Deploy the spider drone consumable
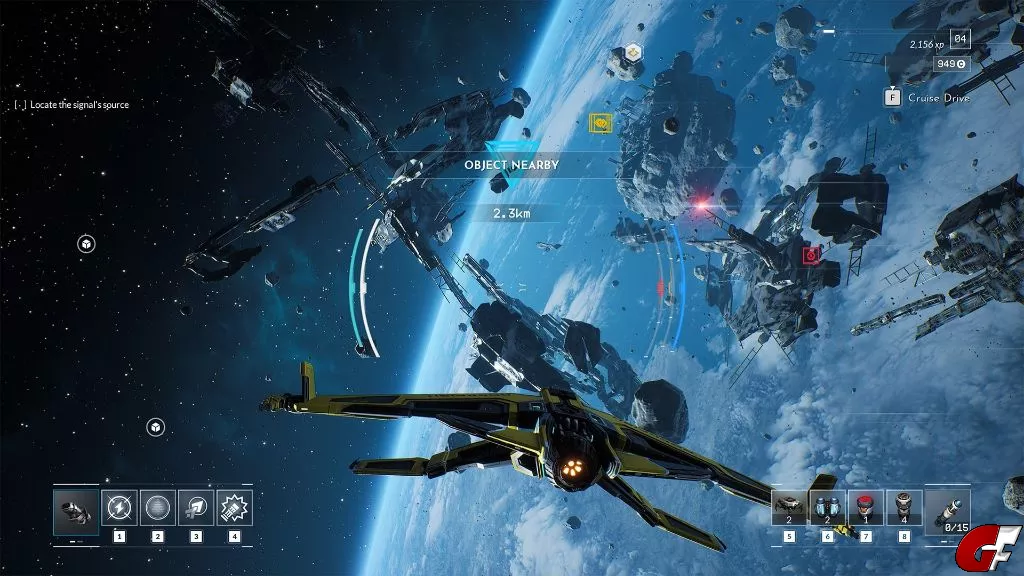Screen dimensions: 1024x576 (790, 508)
